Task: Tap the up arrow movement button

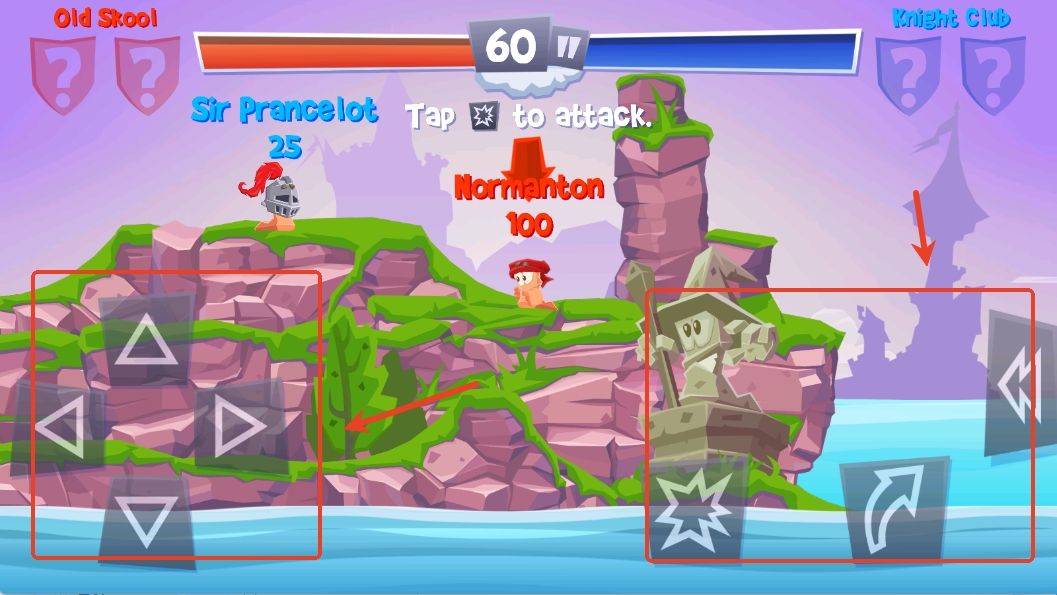Action: [x=146, y=341]
